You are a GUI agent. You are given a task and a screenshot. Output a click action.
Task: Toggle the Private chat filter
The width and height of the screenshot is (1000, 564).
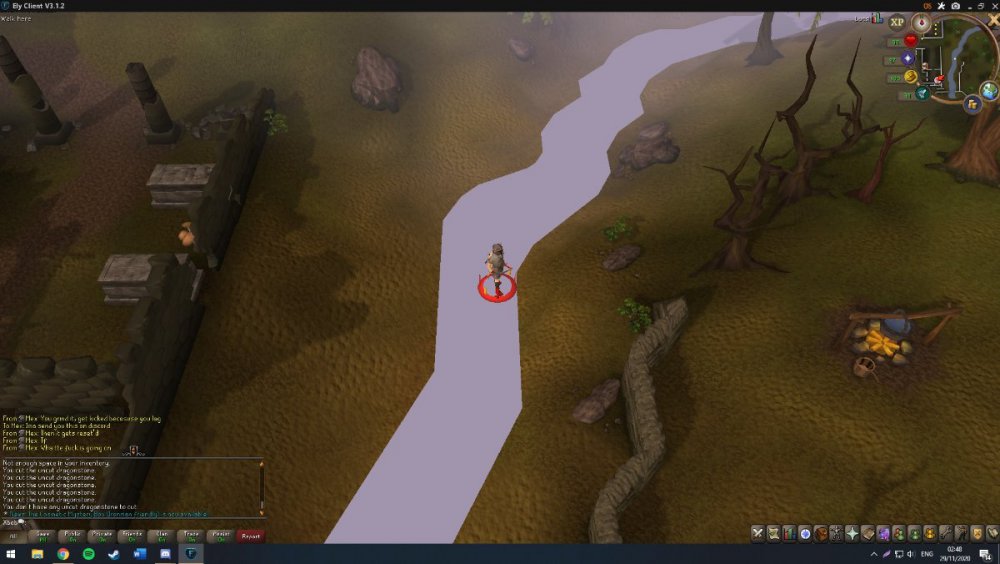pos(102,536)
